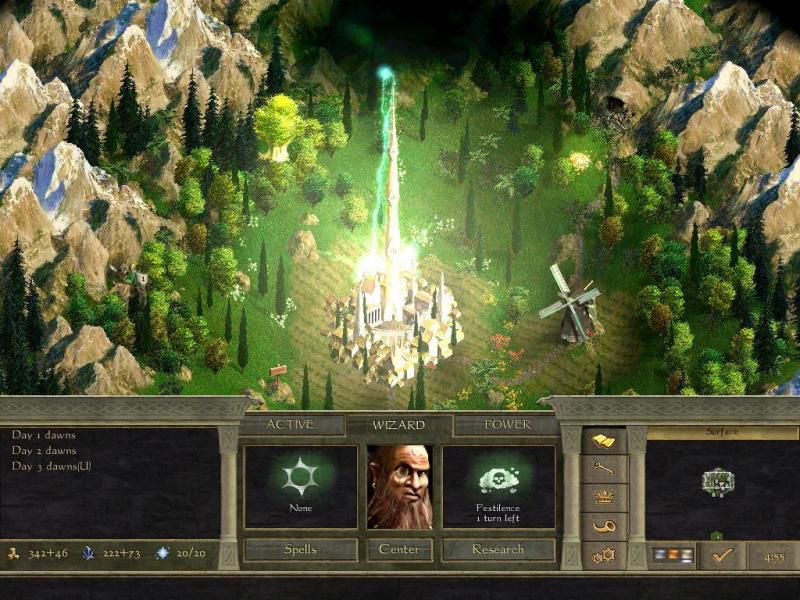Image resolution: width=800 pixels, height=600 pixels.
Task: Open the Power tab
Action: click(x=507, y=425)
